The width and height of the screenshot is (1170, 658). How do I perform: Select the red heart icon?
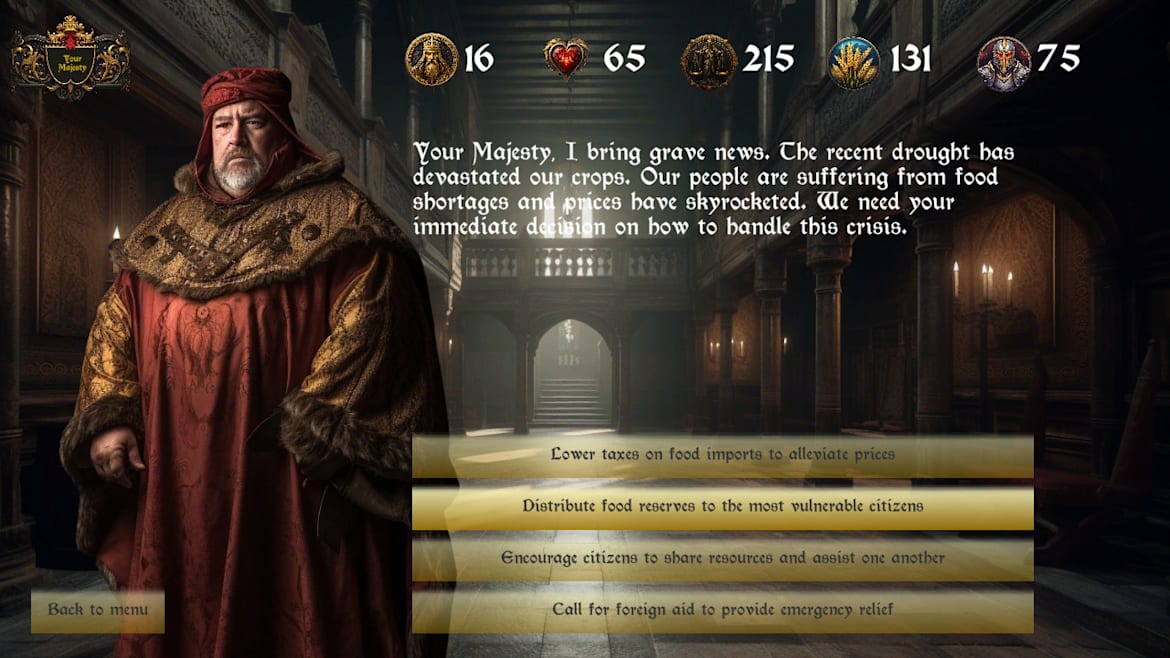[566, 60]
